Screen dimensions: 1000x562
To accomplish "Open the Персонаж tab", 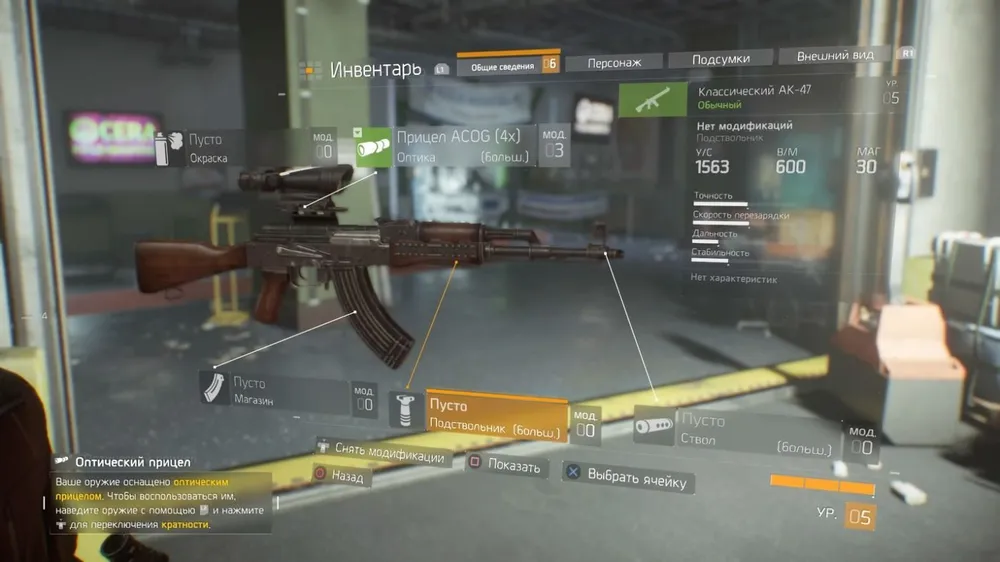I will pyautogui.click(x=614, y=62).
